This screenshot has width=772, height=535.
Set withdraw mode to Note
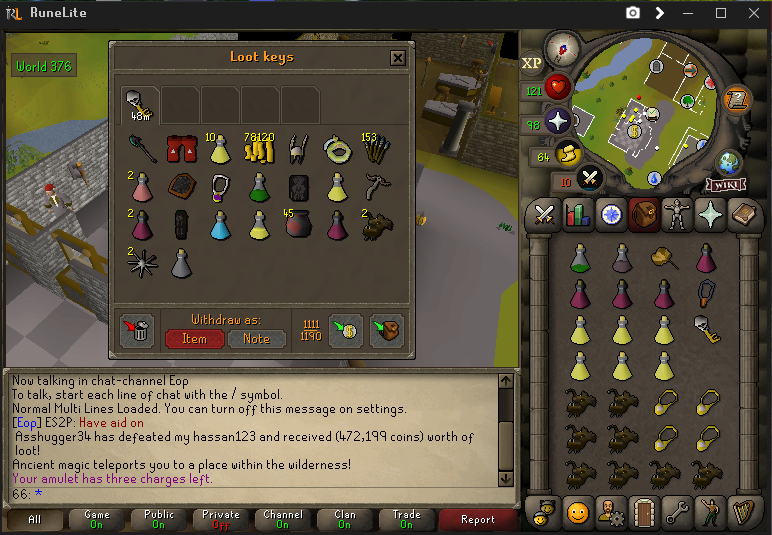(x=256, y=338)
